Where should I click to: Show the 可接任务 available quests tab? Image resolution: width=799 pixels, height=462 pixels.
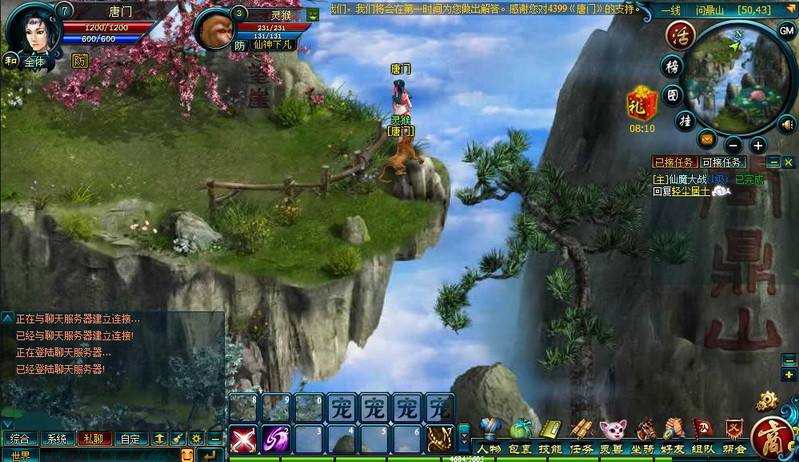coord(723,162)
